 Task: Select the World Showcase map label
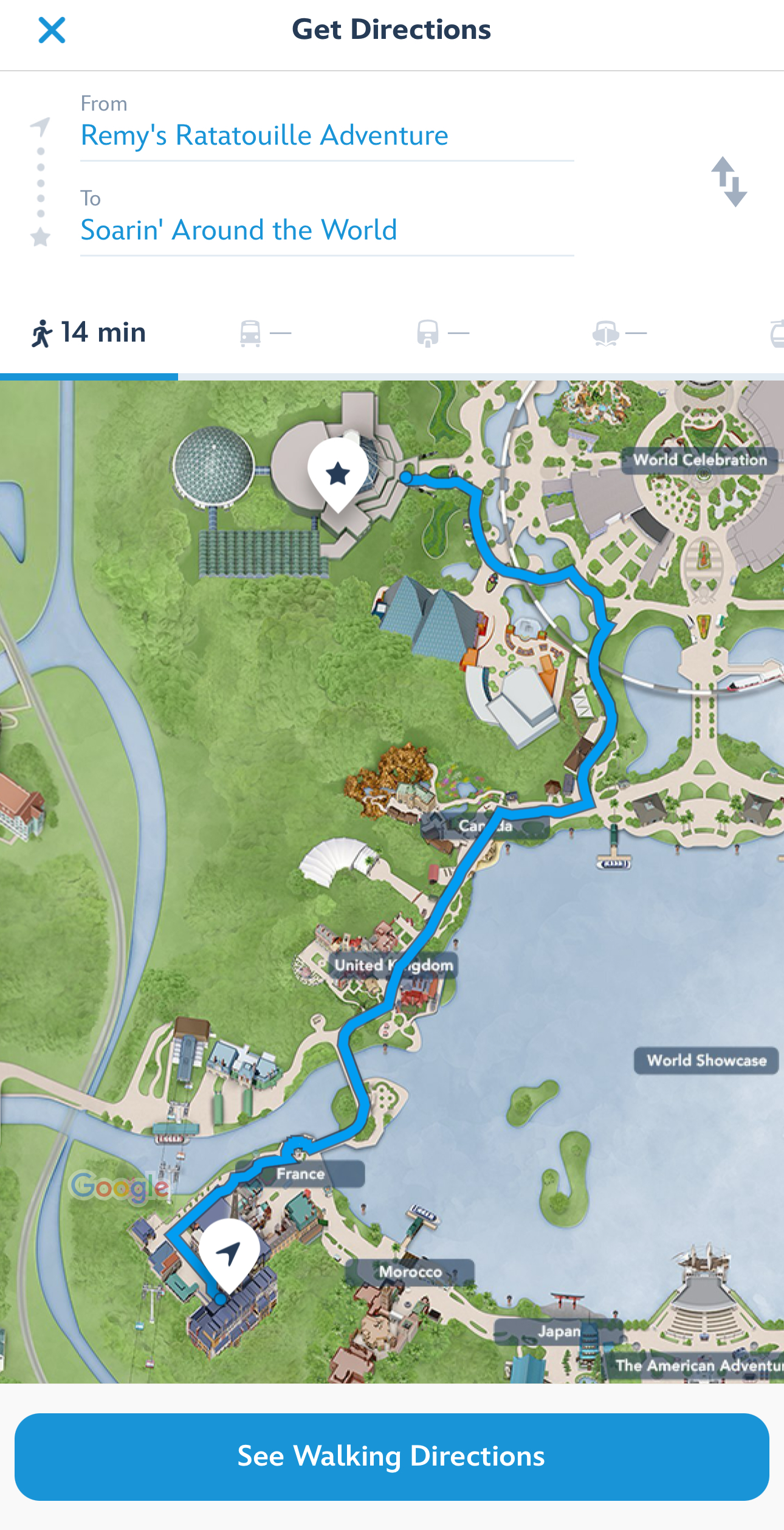tap(706, 1061)
